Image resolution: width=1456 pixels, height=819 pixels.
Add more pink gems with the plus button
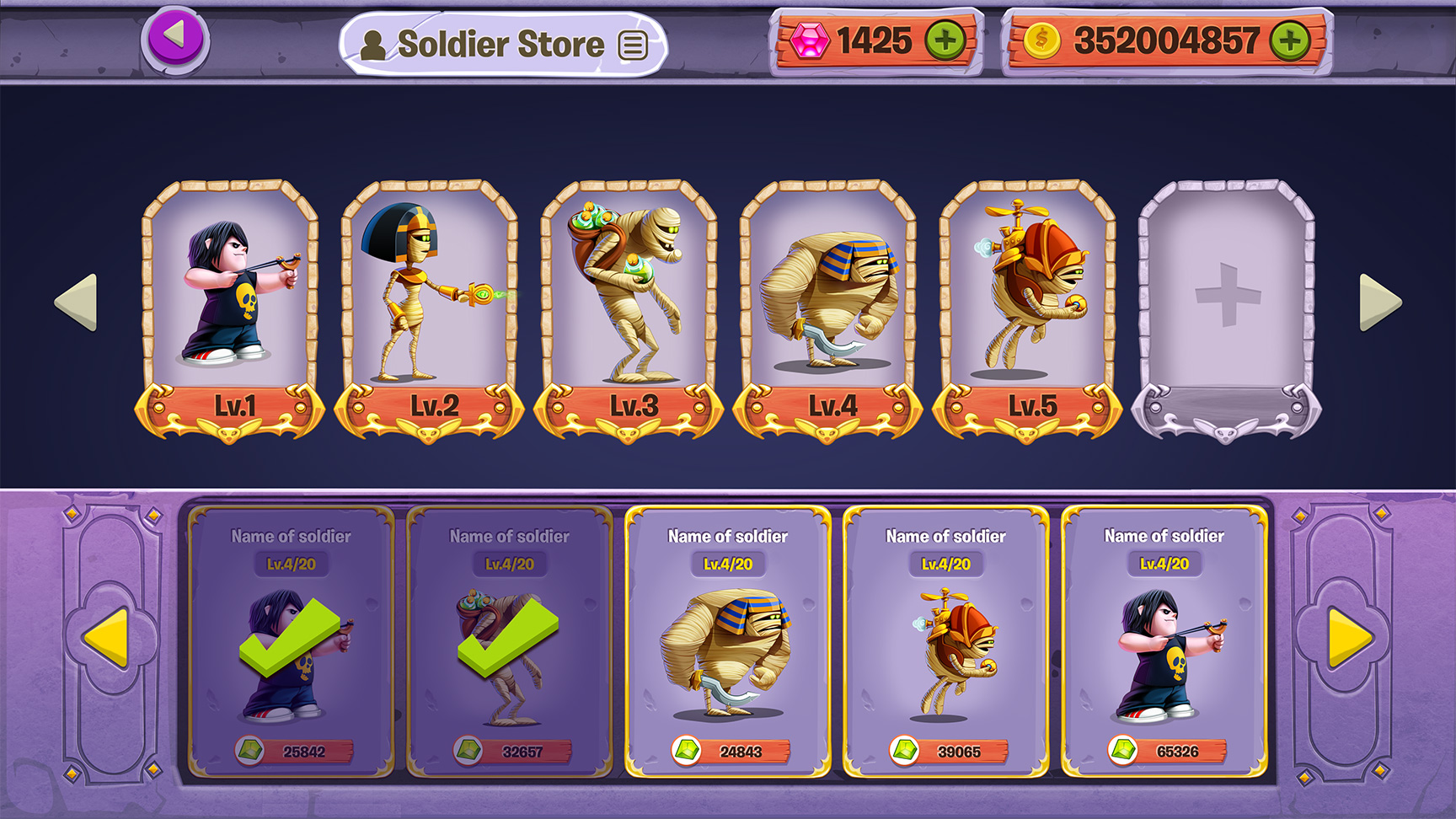945,40
